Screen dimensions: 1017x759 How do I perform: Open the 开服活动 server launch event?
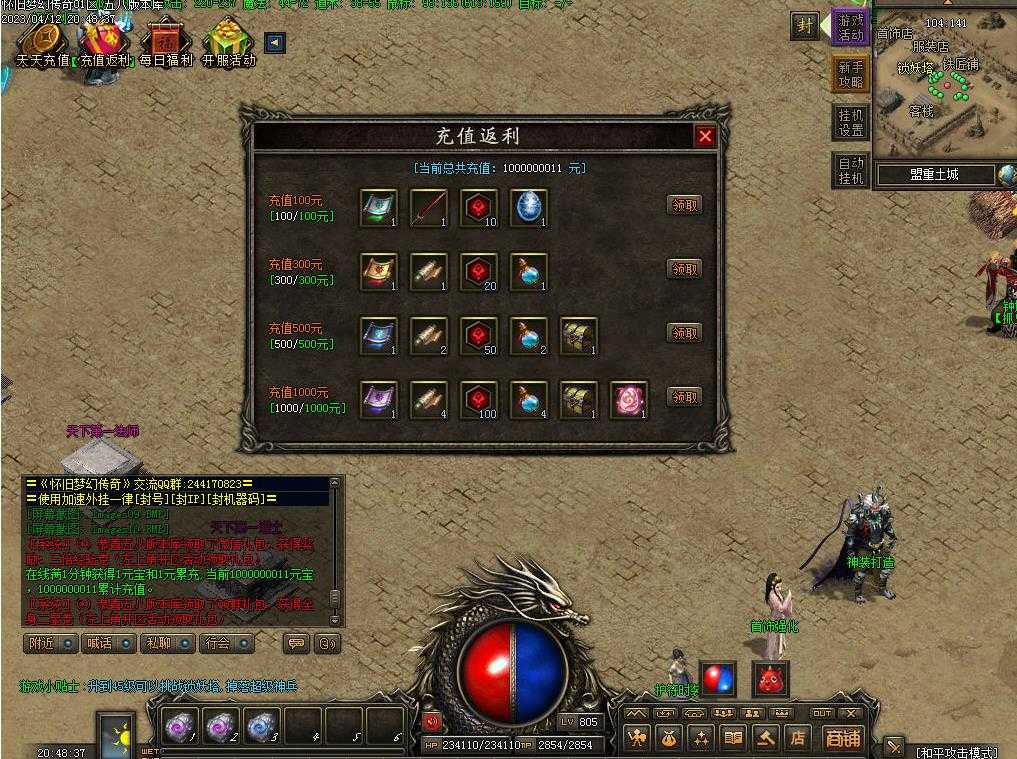tap(228, 44)
